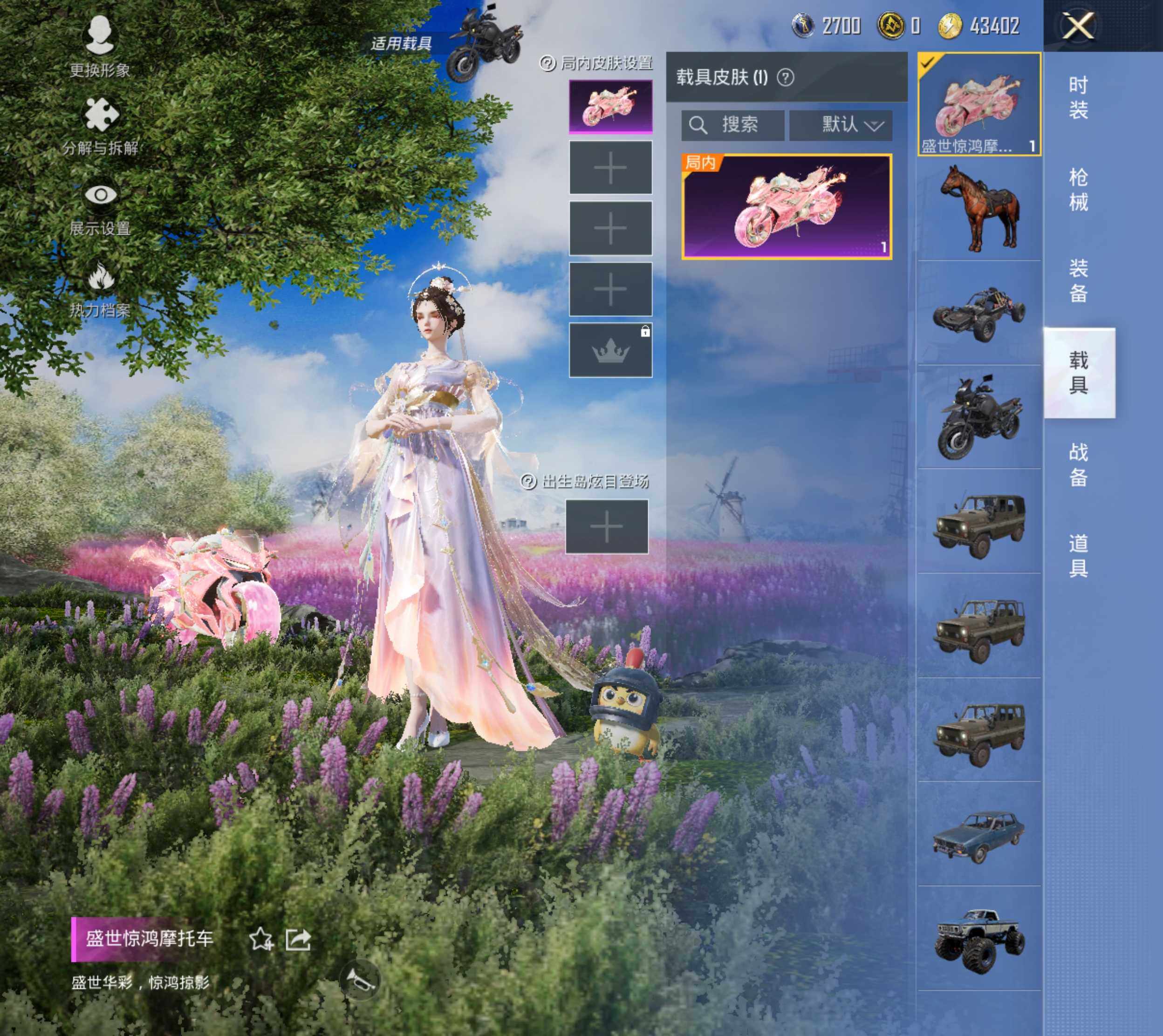
Task: Open 分解与拆解 dismantle menu
Action: 100,126
